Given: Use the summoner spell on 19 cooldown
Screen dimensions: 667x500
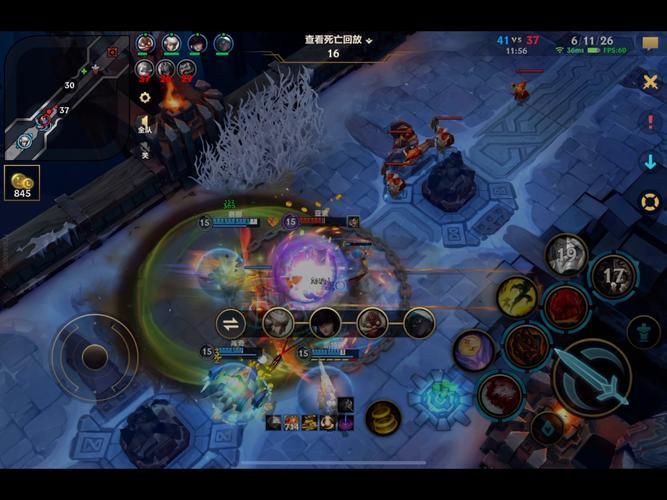Looking at the screenshot, I should (x=567, y=254).
